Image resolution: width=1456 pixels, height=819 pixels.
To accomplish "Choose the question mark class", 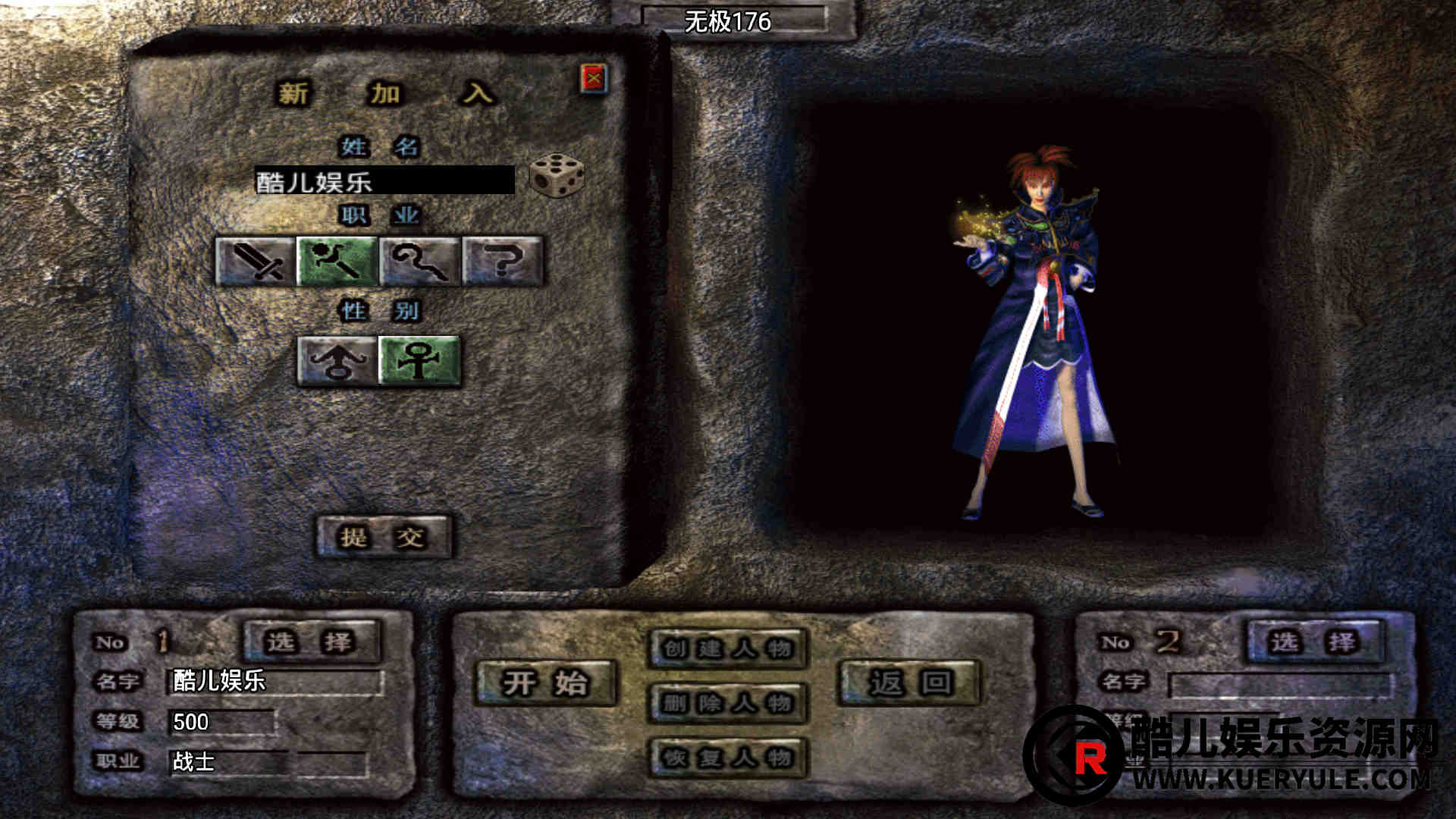I will coord(503,262).
